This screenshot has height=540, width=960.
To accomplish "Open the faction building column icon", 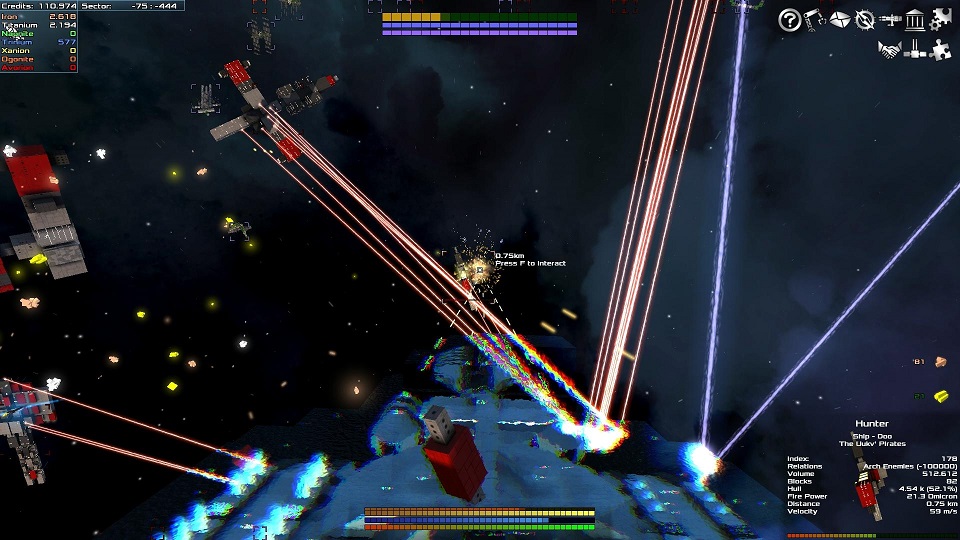I will [x=914, y=19].
